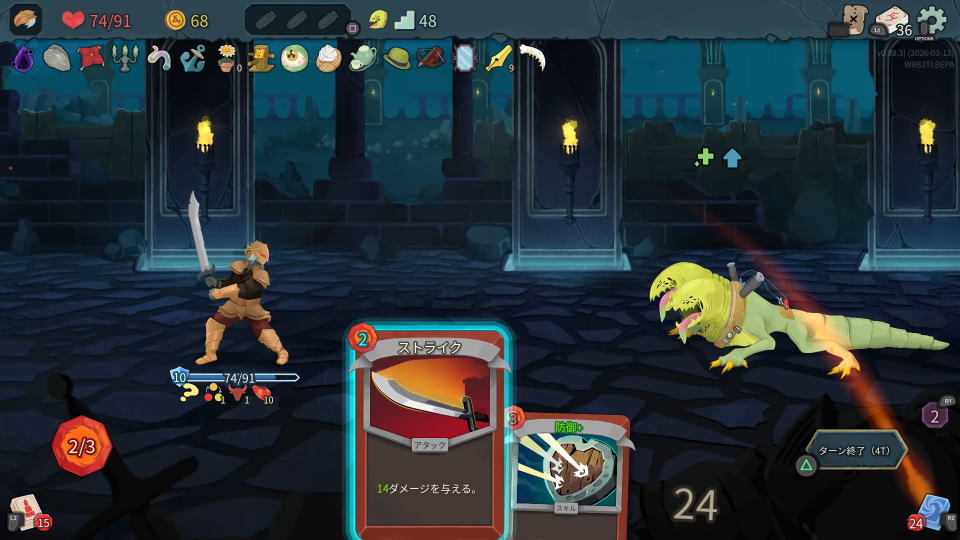
Task: Click the character portrait icon
Action: (26, 20)
